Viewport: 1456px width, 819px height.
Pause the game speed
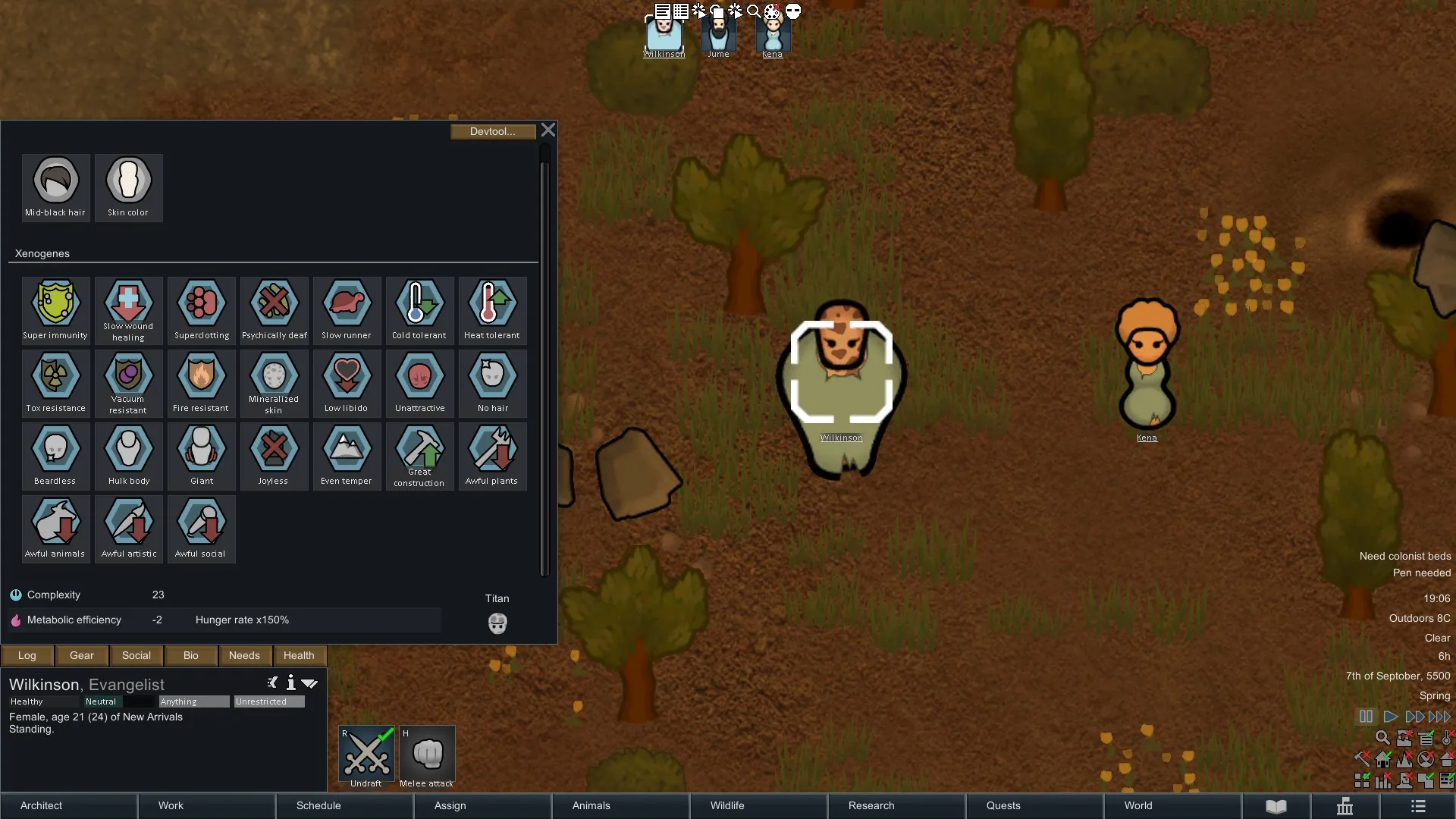click(x=1366, y=717)
